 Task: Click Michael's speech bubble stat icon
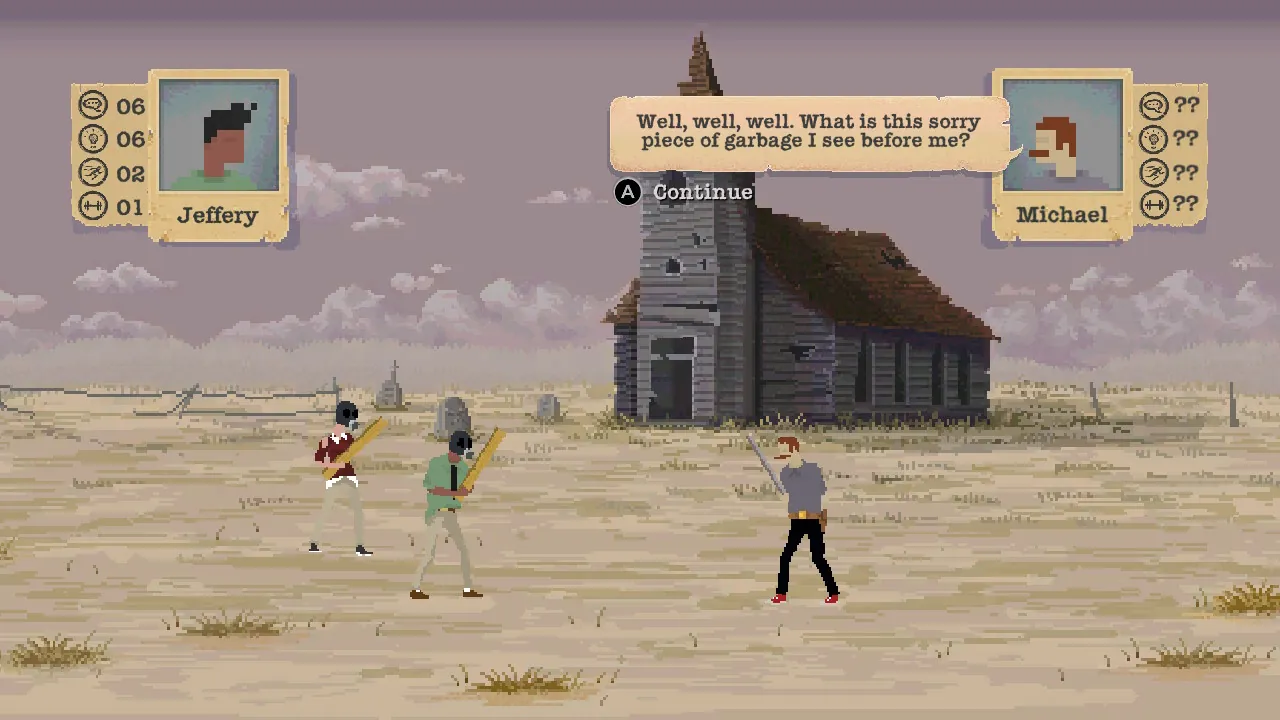click(1155, 106)
